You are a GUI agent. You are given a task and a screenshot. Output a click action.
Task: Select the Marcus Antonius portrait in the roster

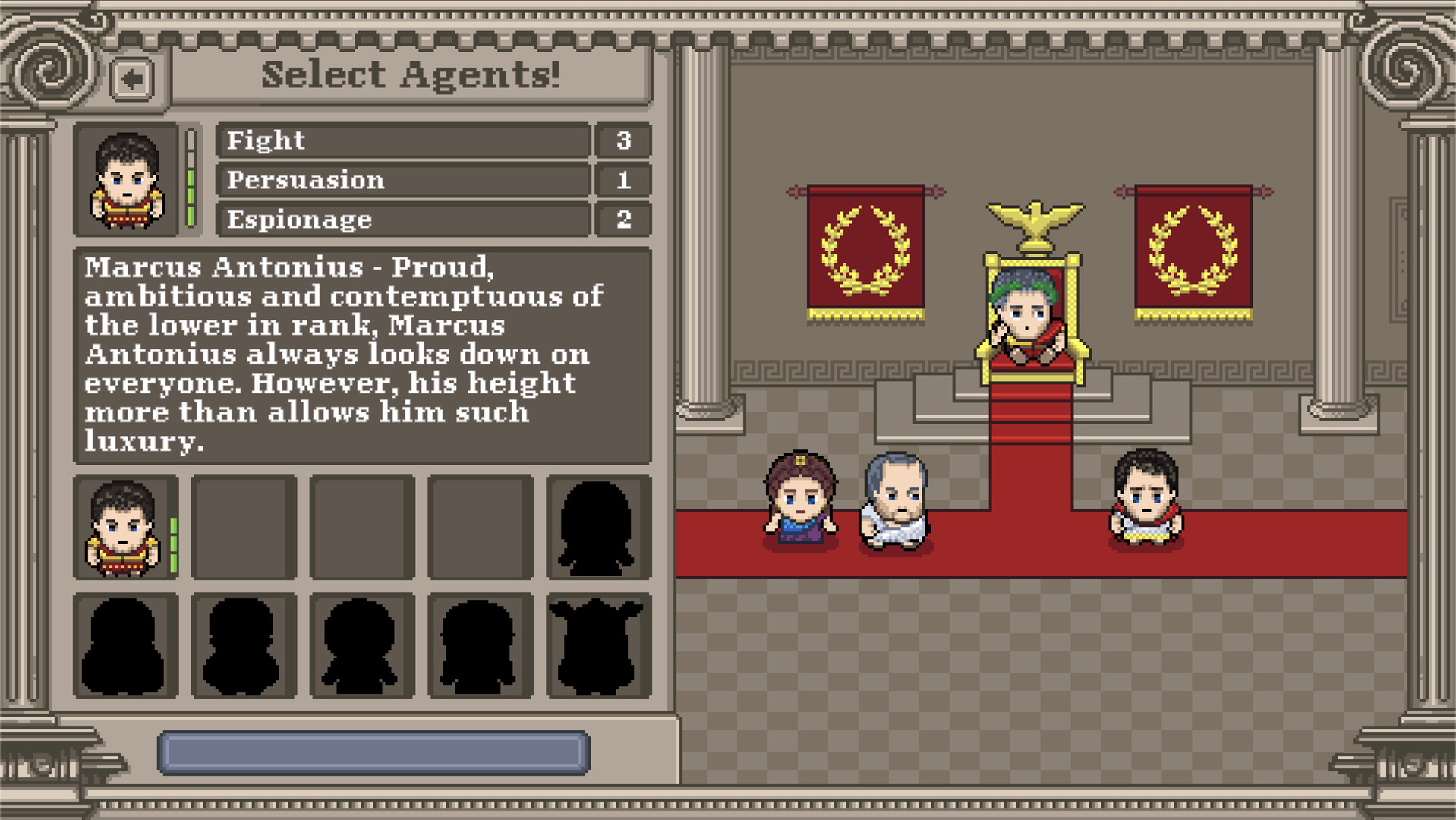(125, 524)
